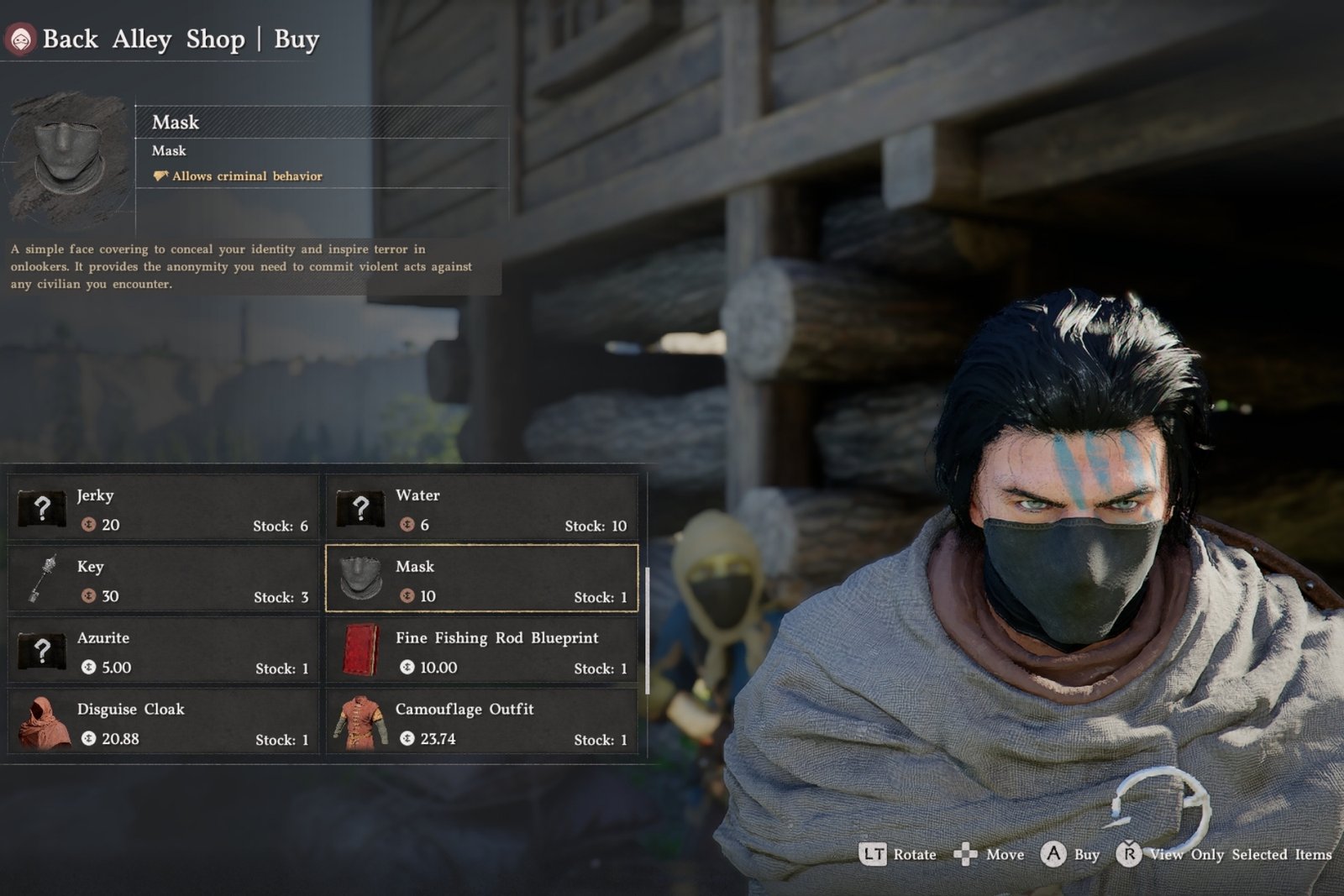Select the Key item icon

coord(41,579)
